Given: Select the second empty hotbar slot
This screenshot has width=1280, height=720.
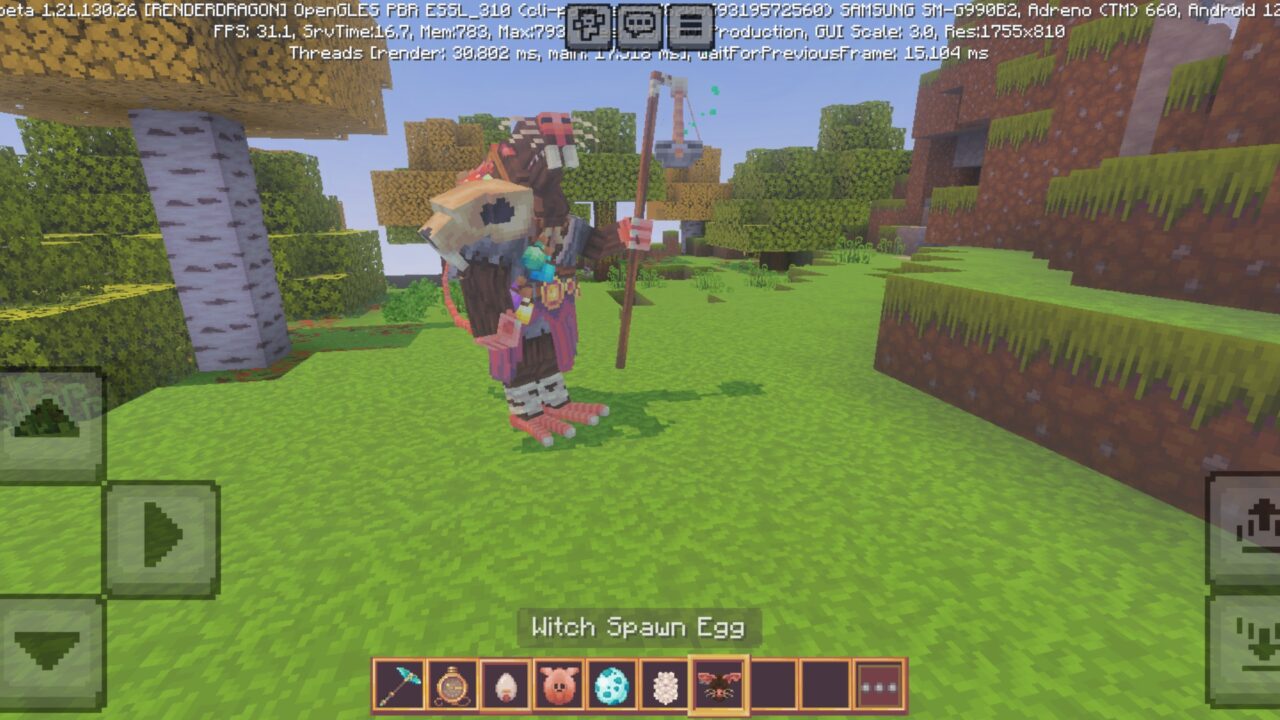Looking at the screenshot, I should coord(825,686).
